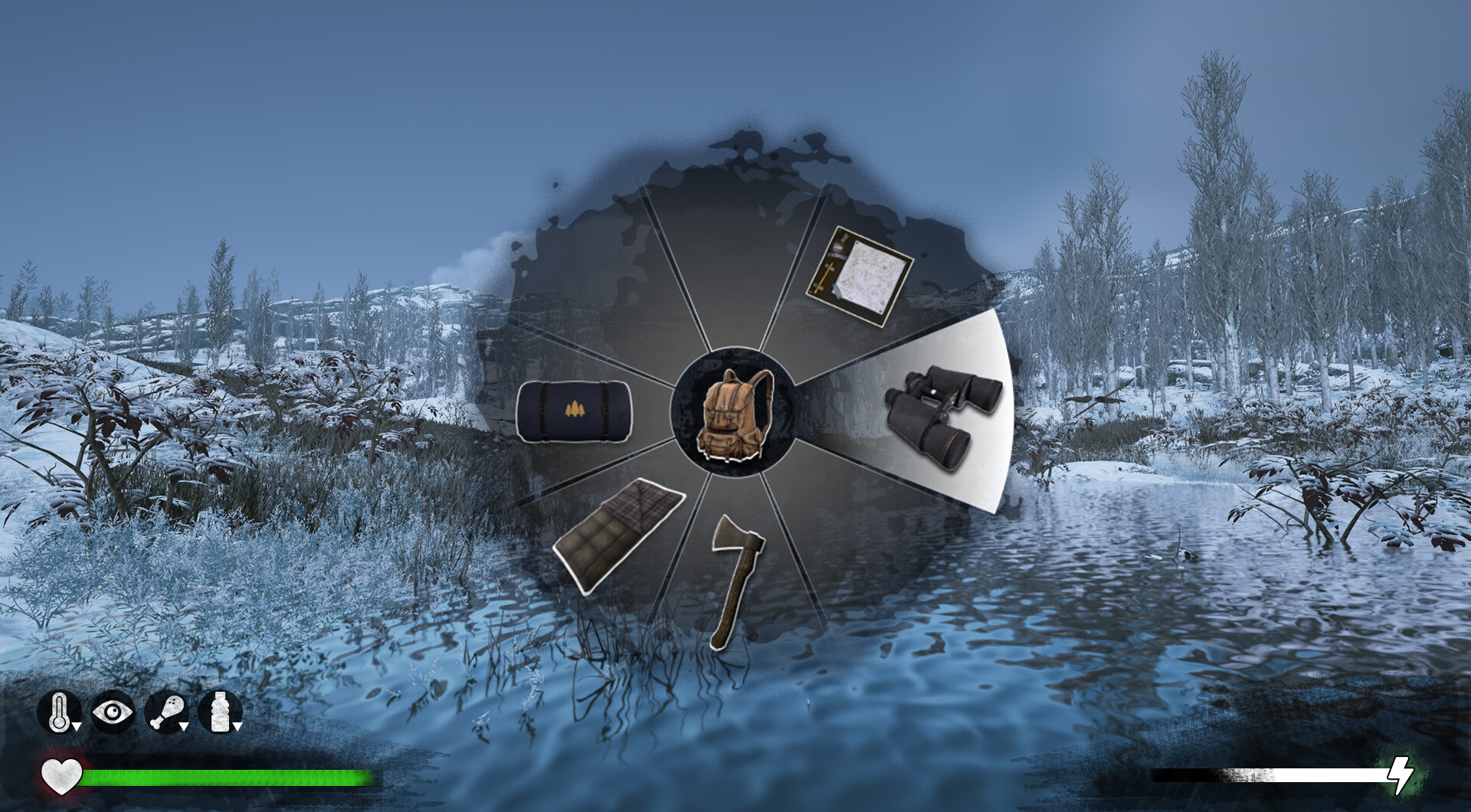Expand the thirst stat dropdown arrow
Screen dimensions: 1471x812
tap(237, 726)
